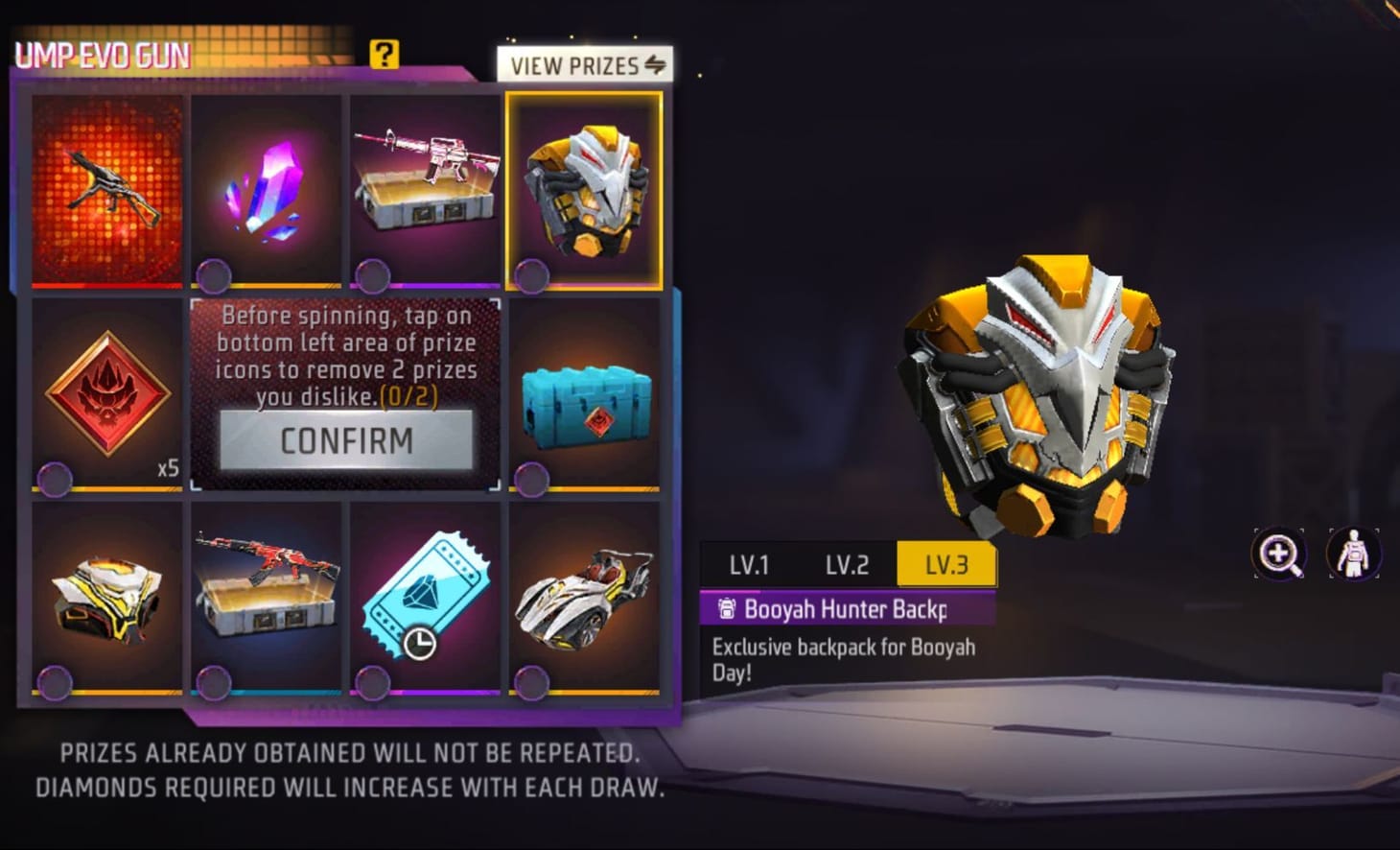
Task: Click the large Booyah Hunter Backpack preview image
Action: (1036, 403)
